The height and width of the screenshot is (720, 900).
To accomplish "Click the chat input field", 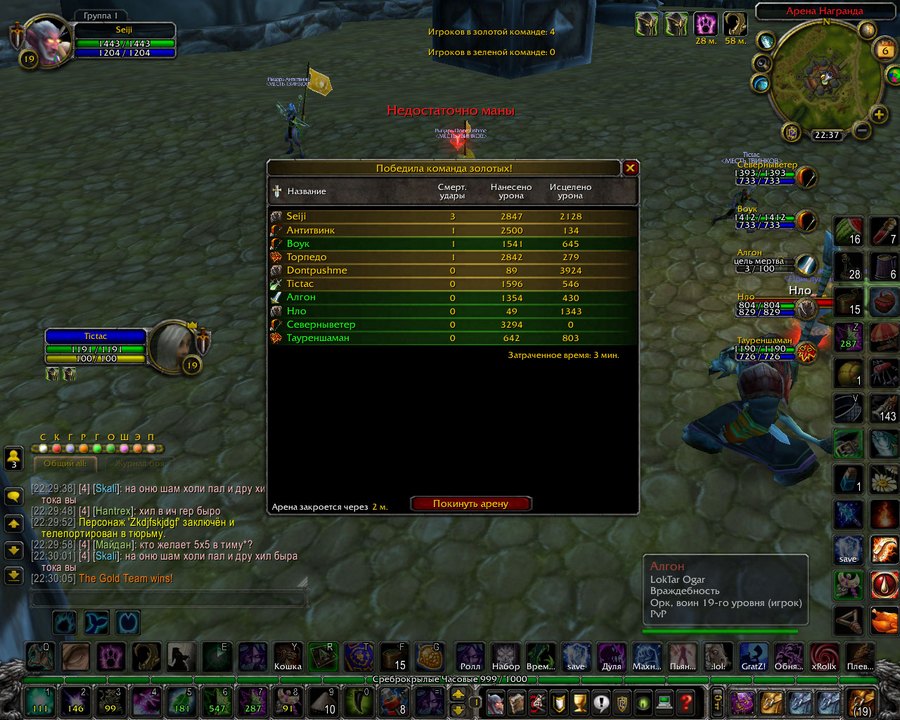I will tap(168, 598).
